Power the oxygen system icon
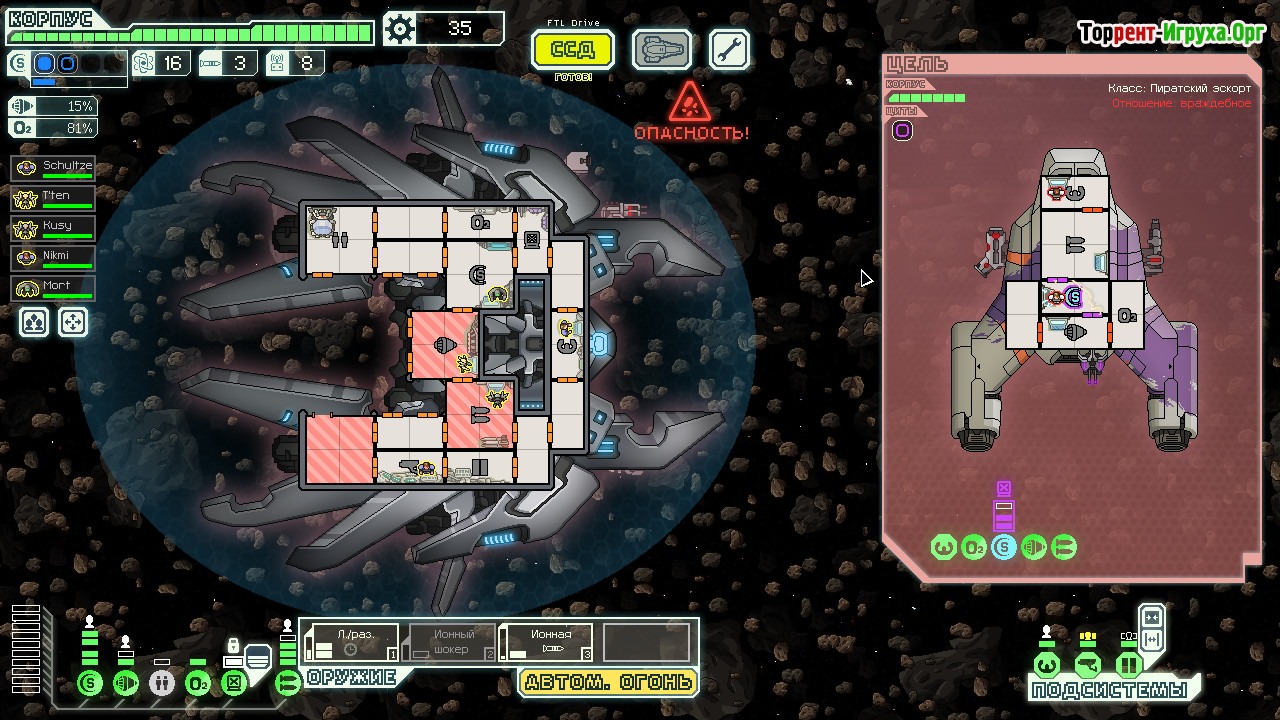Viewport: 1280px width, 720px height. tap(198, 684)
